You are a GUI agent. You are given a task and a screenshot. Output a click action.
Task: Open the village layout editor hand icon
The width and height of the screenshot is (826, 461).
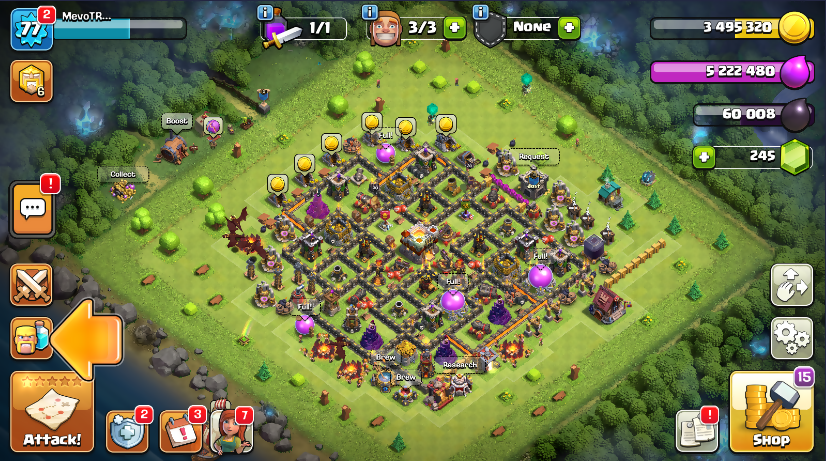coord(791,285)
